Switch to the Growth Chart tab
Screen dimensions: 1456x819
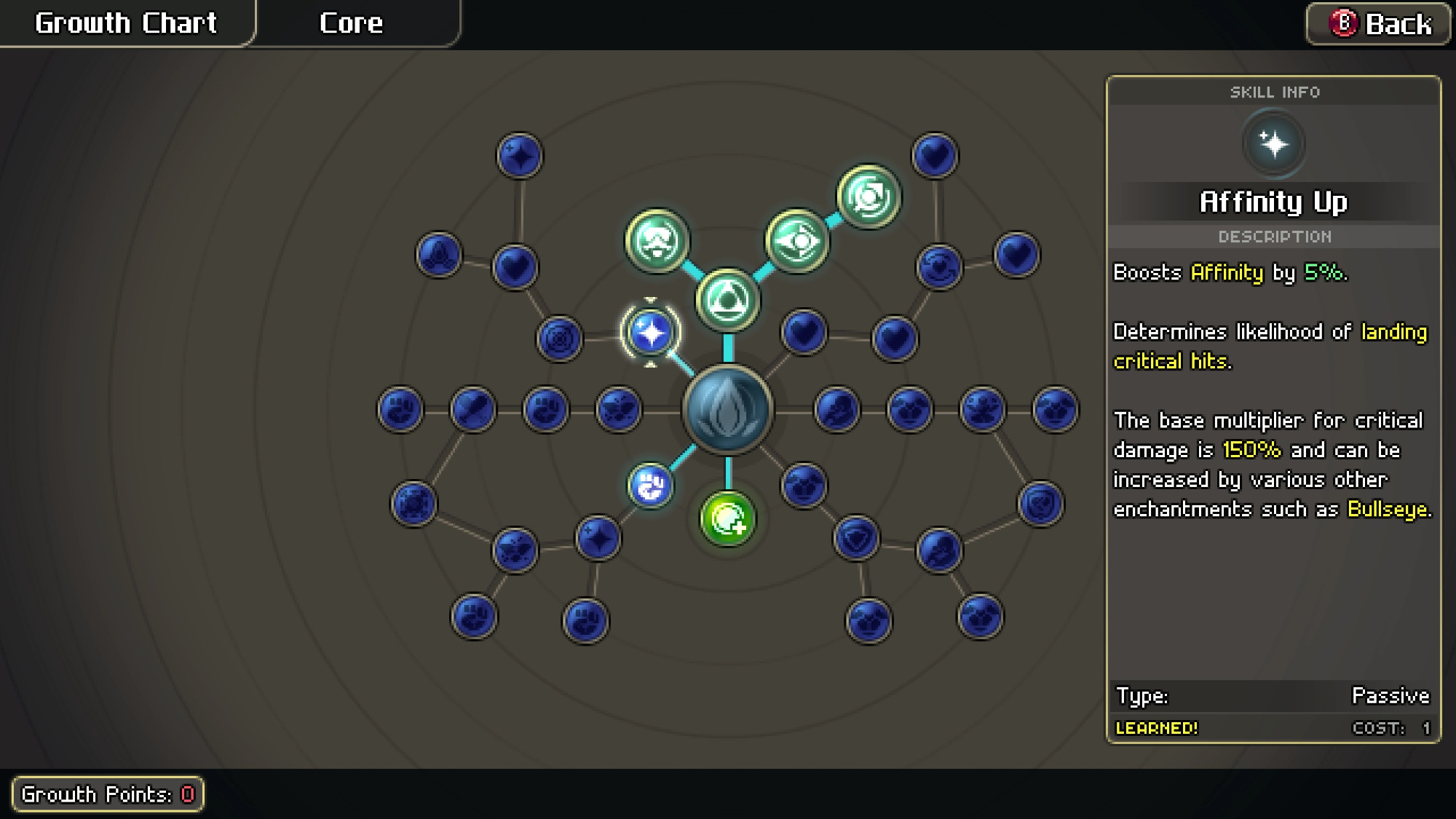click(x=126, y=23)
